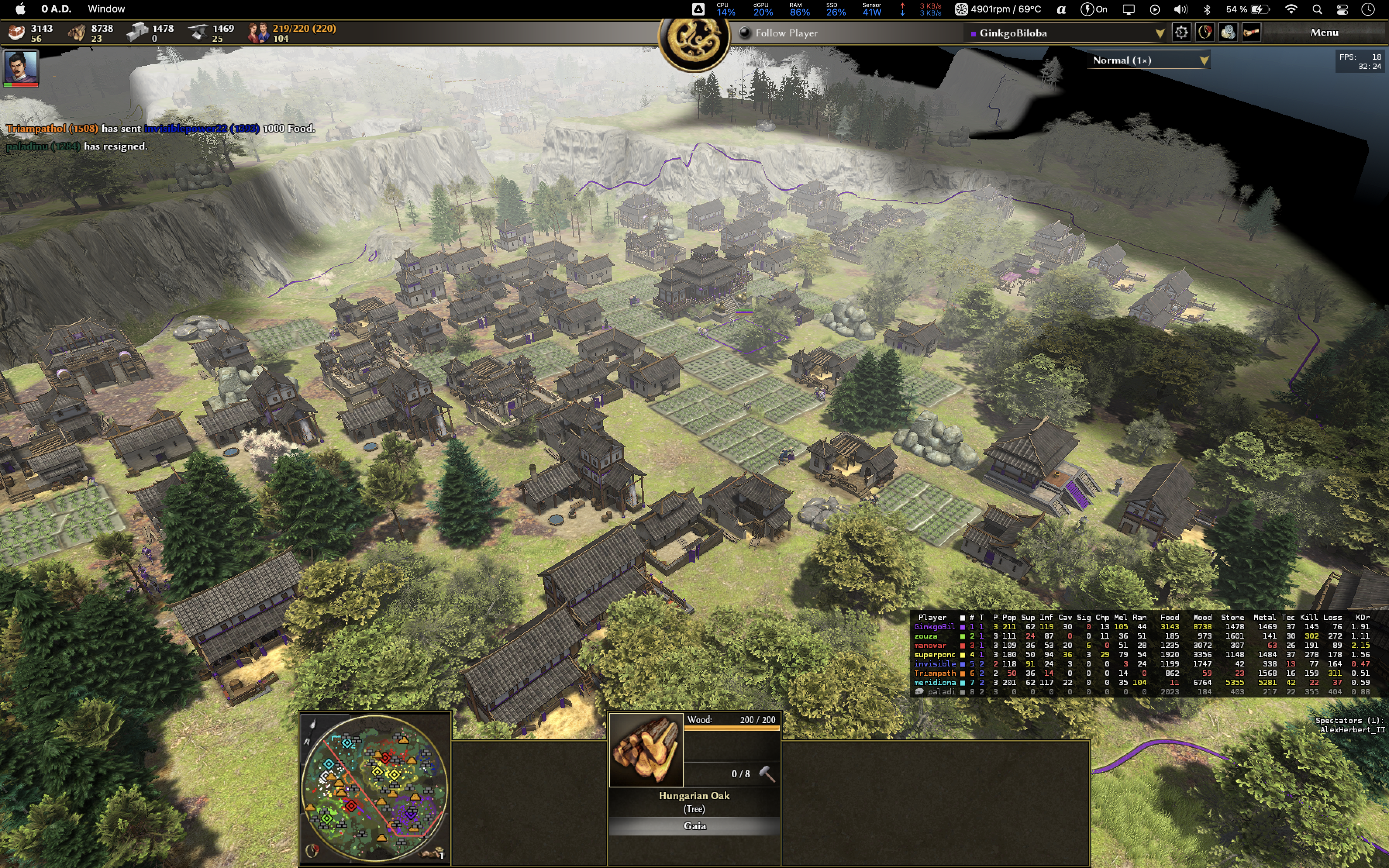Open the macOS Spotlight search icon
This screenshot has width=1389, height=868.
(x=1317, y=9)
